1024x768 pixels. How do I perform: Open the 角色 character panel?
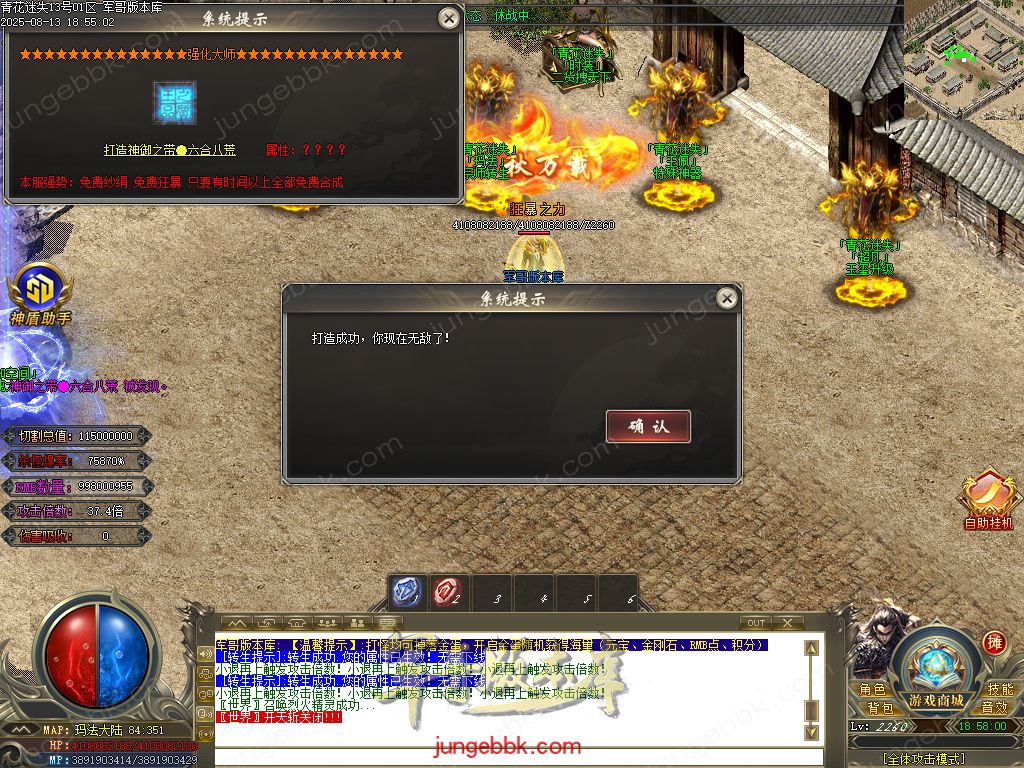pos(873,690)
